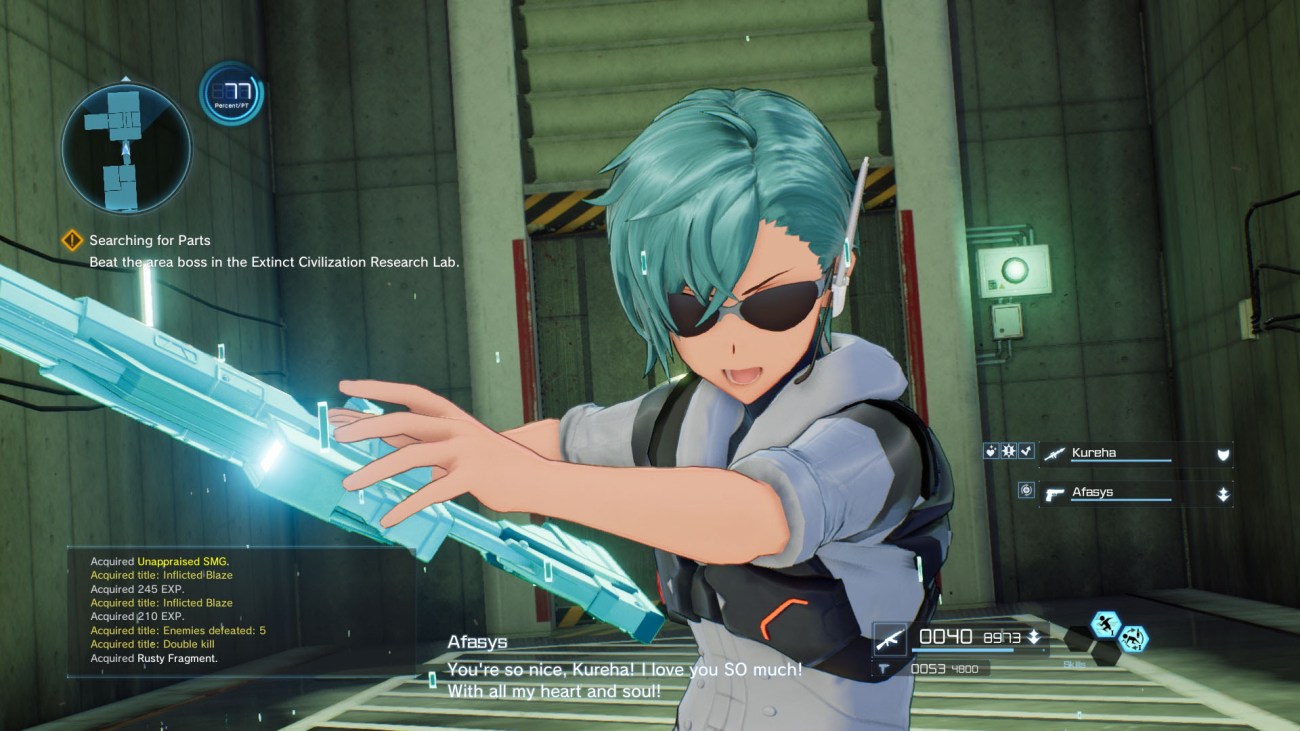
Task: Activate the tactical roll skill hexagon
Action: click(1134, 638)
